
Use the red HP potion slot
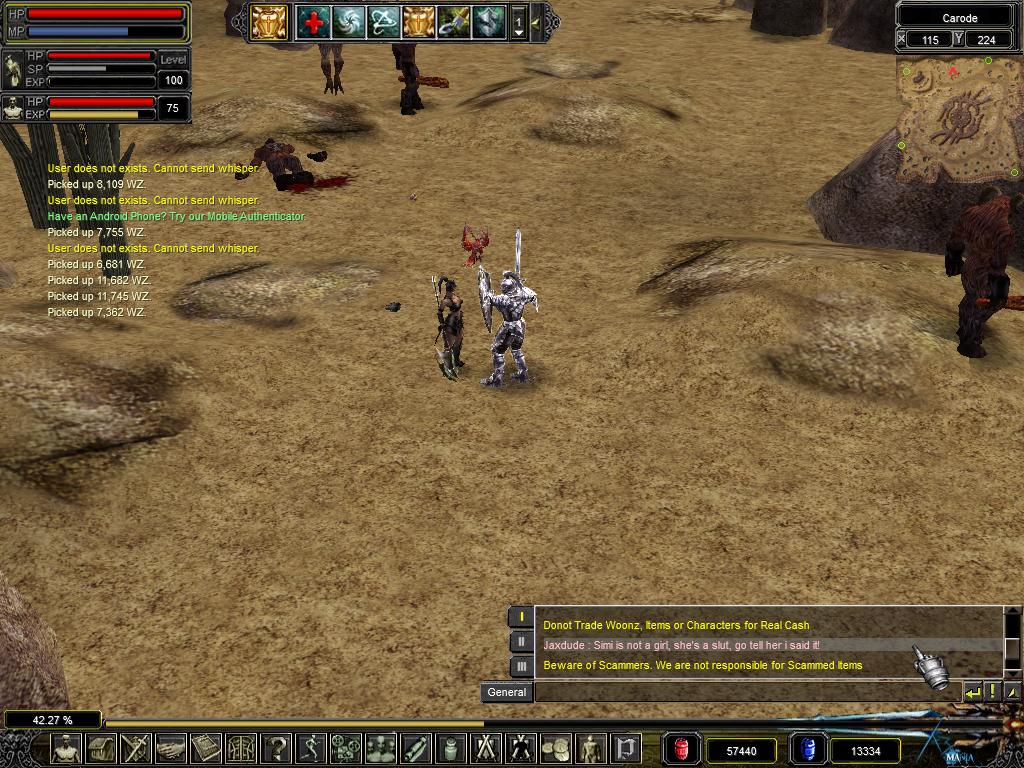tap(683, 749)
